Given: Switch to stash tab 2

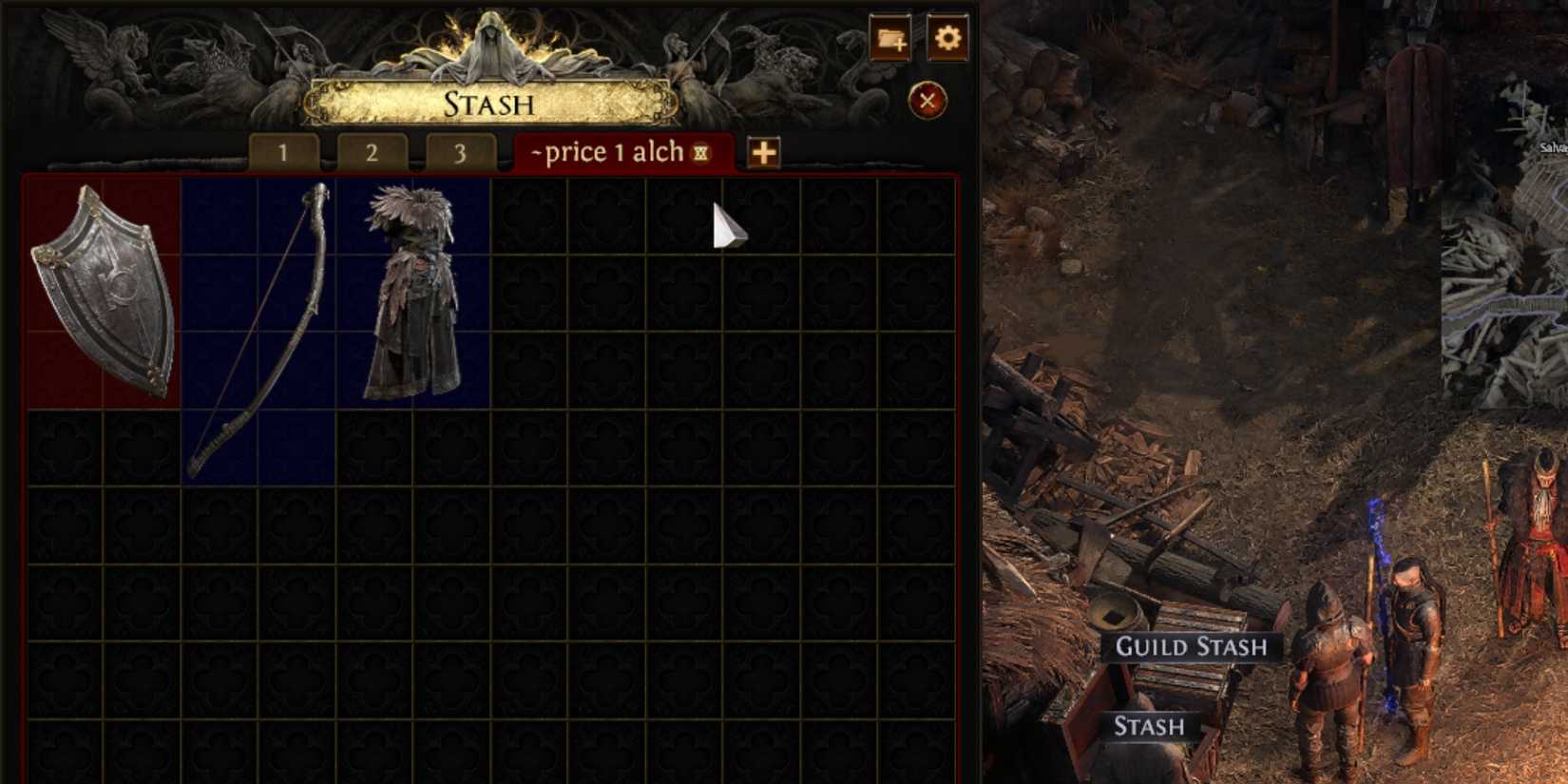Looking at the screenshot, I should [x=373, y=152].
